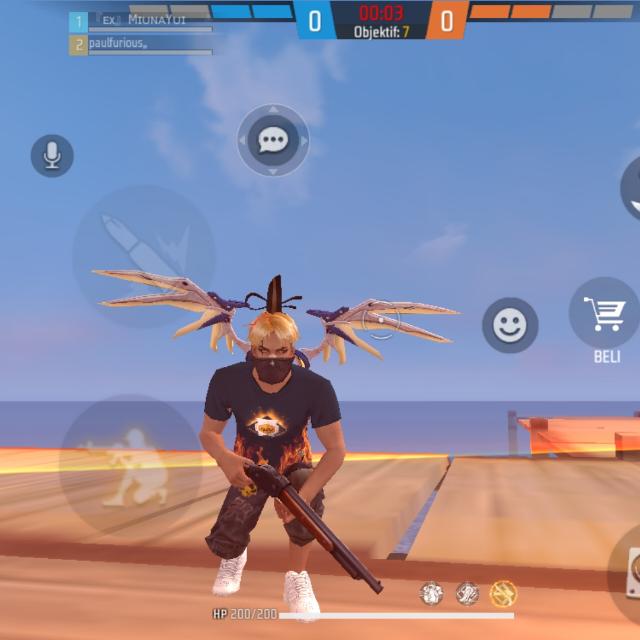The image size is (640, 640).
Task: Select the orange crossed-weapons skill icon
Action: [503, 593]
